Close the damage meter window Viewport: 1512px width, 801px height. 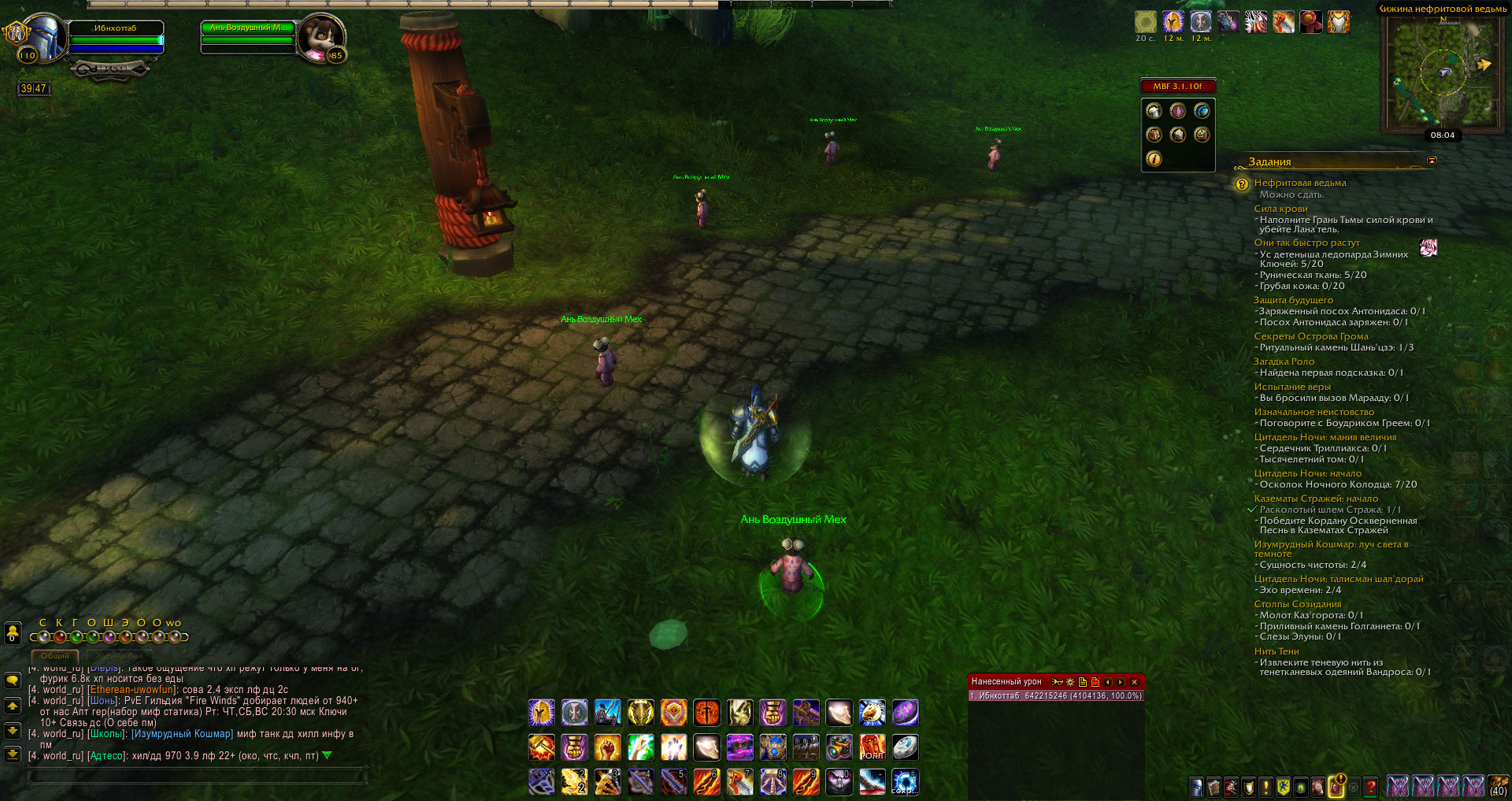(x=1134, y=682)
